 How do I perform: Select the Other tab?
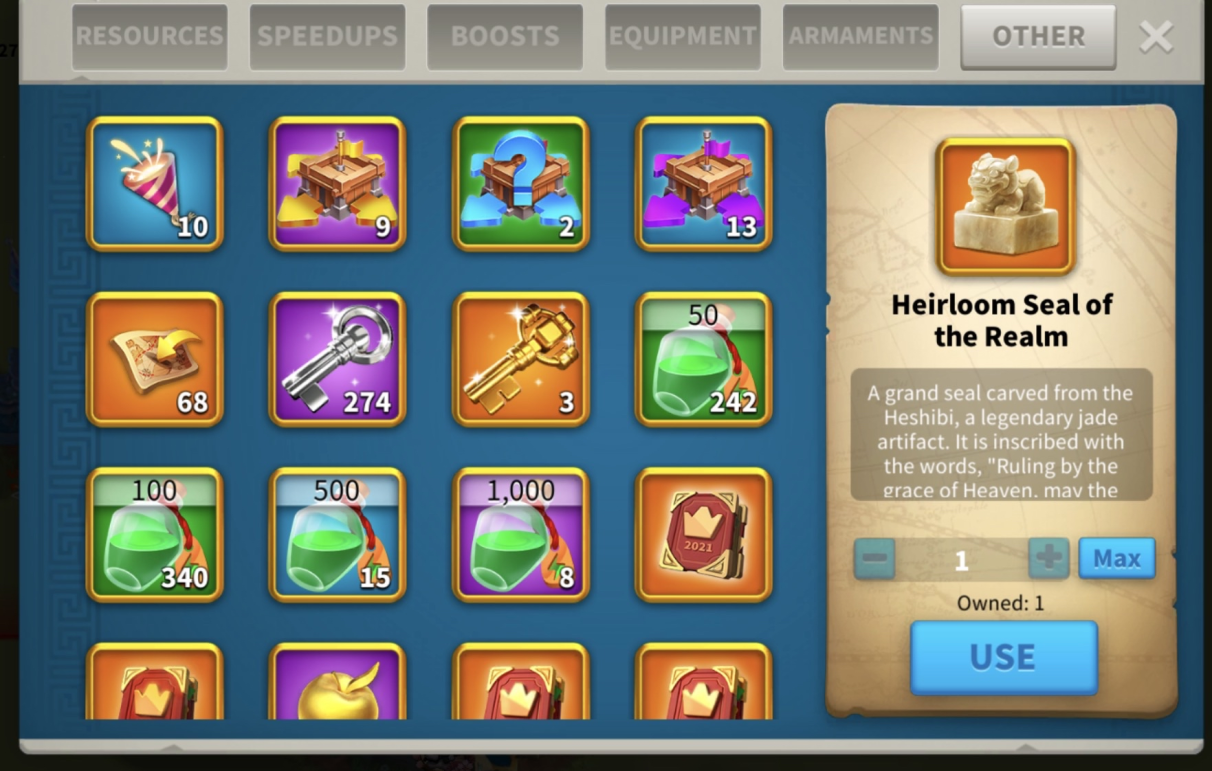[1038, 37]
